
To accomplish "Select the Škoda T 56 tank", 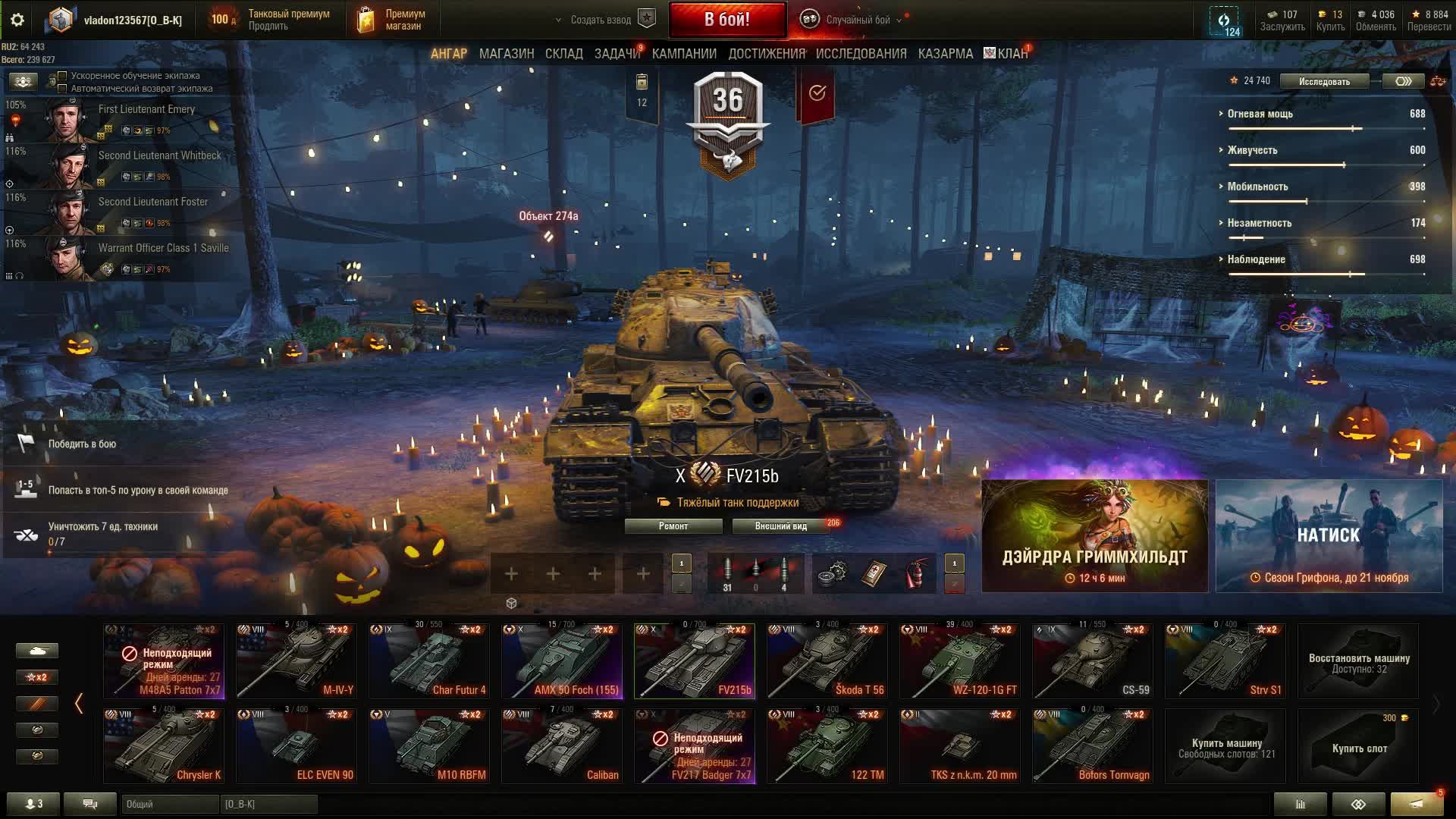I will click(827, 661).
